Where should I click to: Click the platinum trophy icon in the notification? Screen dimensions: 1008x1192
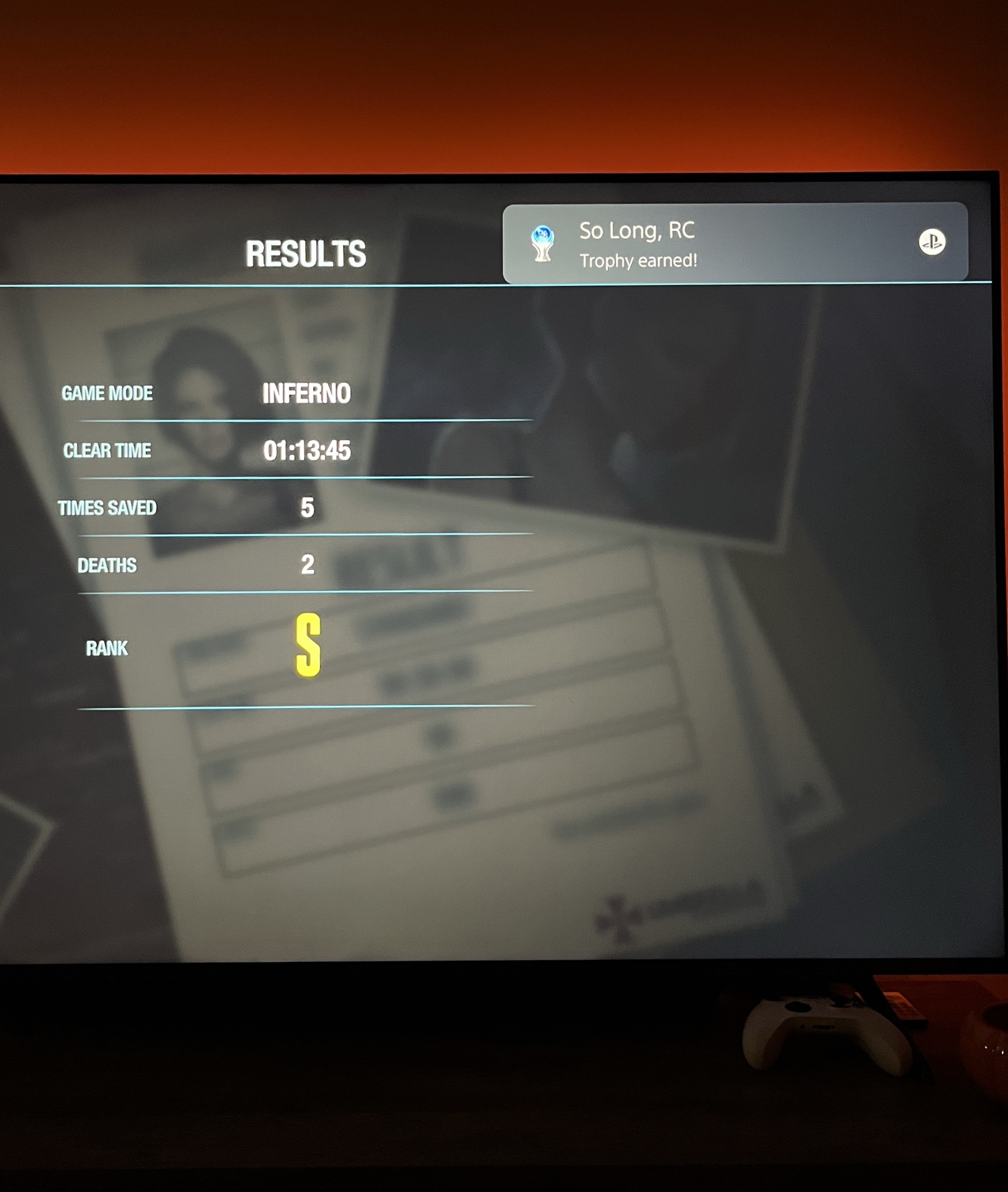coord(542,243)
